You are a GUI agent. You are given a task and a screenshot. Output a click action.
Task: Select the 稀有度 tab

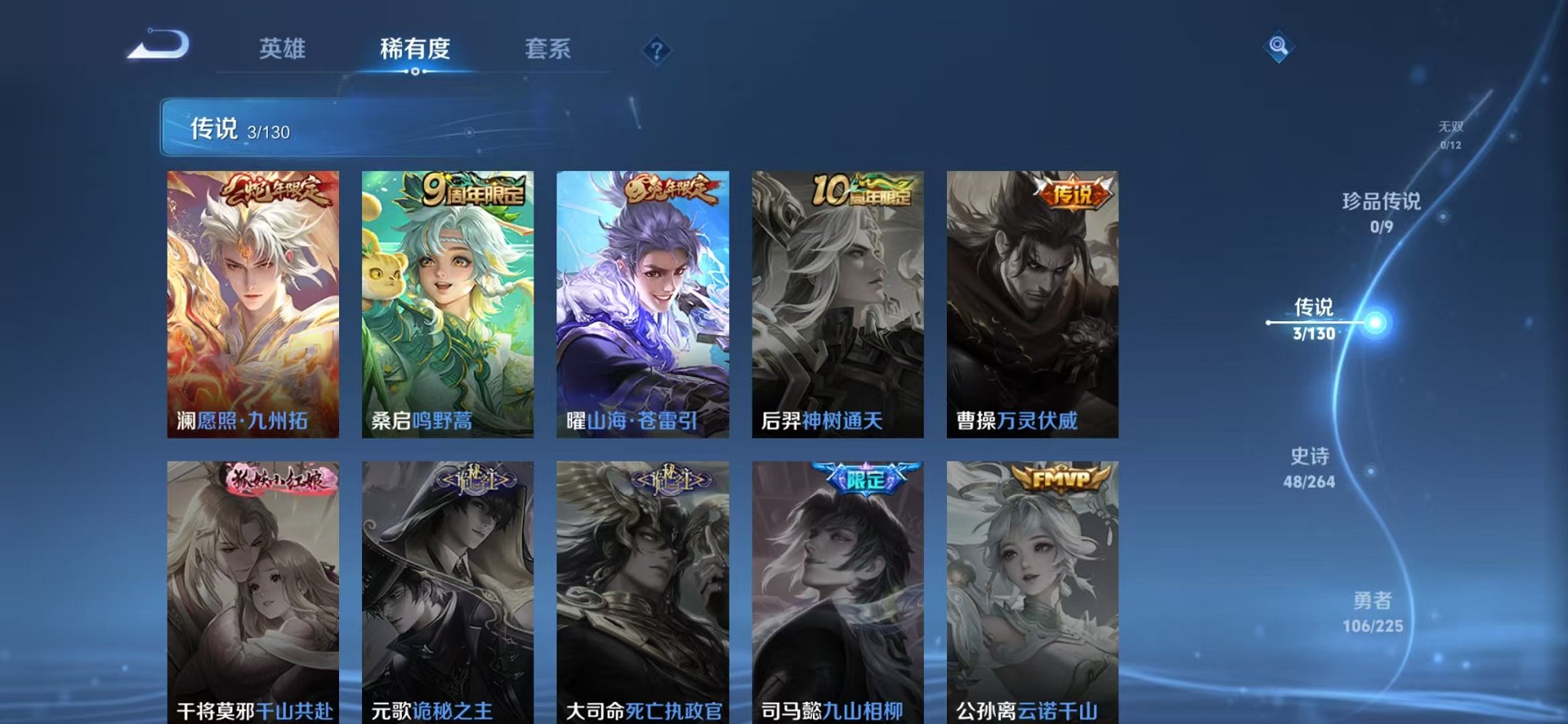pyautogui.click(x=416, y=49)
